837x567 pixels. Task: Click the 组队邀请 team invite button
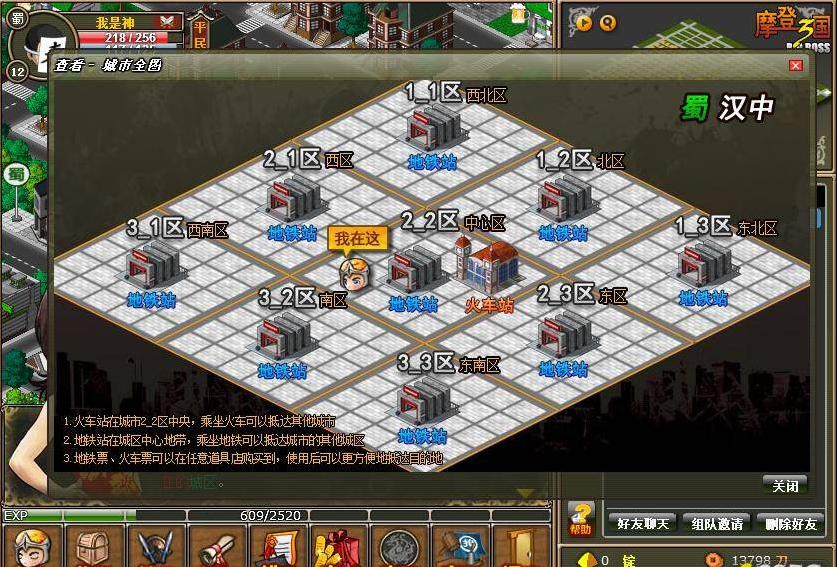click(716, 523)
